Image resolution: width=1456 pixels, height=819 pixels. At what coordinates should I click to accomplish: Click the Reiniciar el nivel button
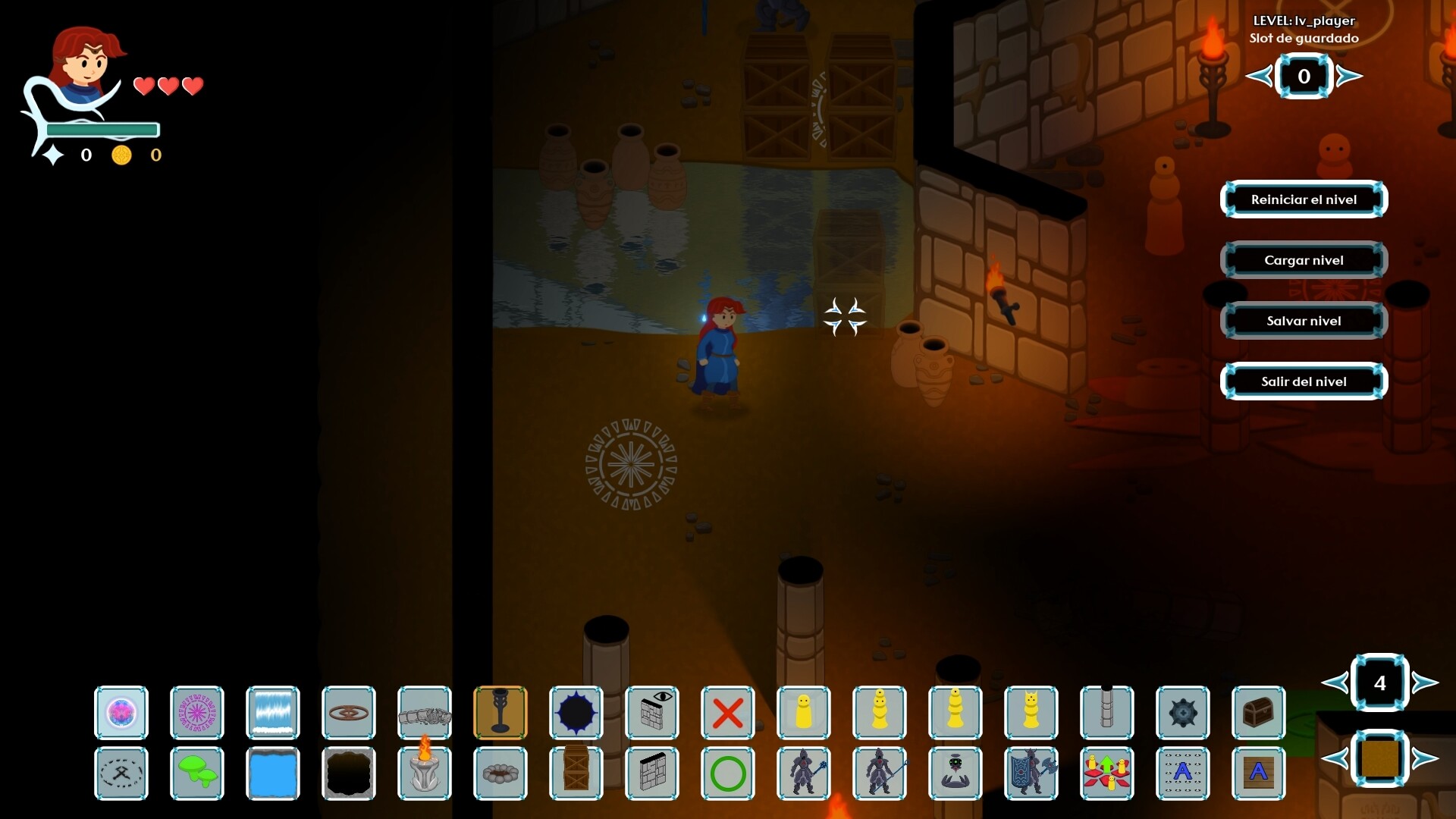click(1304, 199)
